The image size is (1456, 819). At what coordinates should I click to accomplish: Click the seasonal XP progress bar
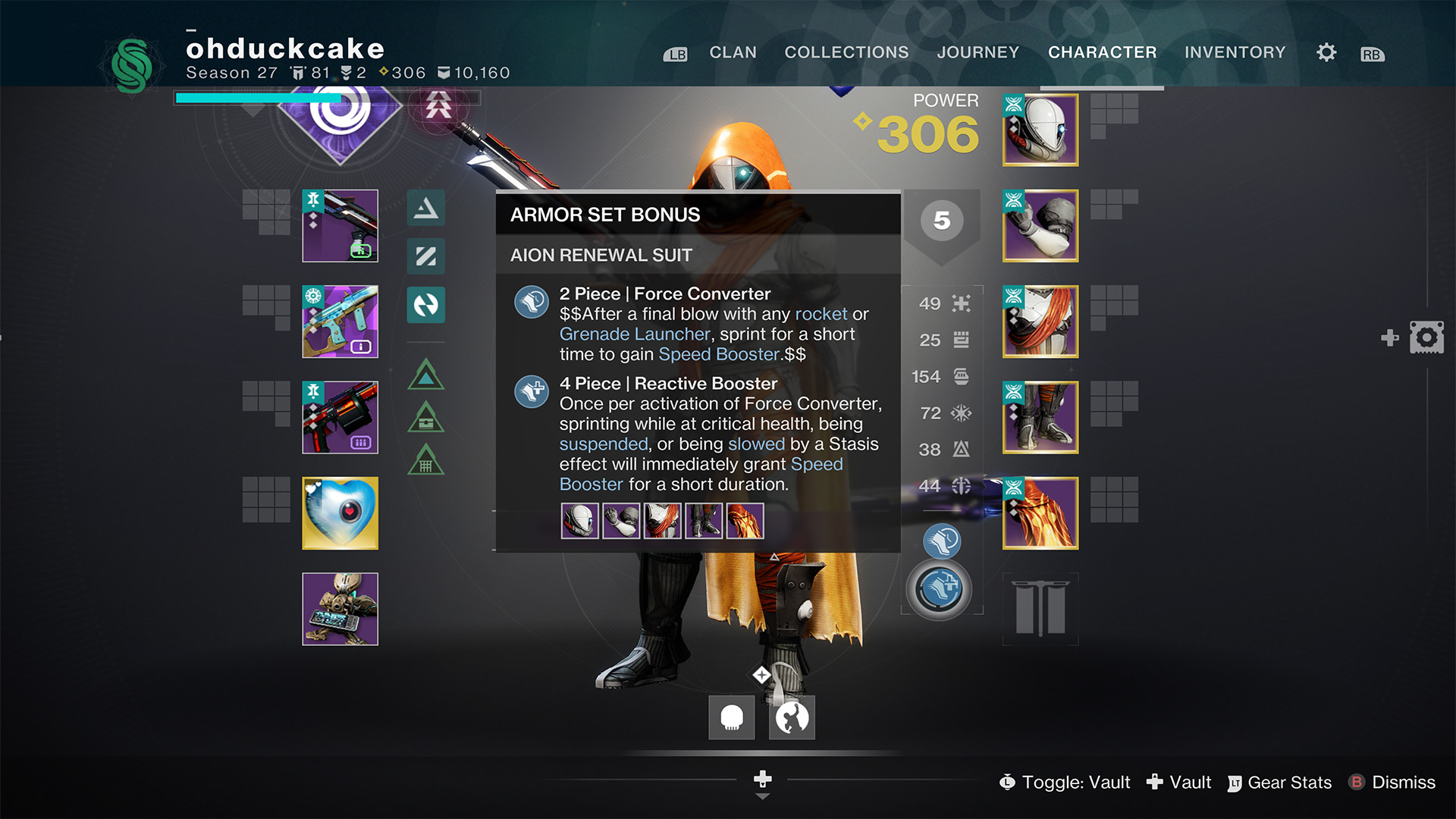tap(258, 98)
